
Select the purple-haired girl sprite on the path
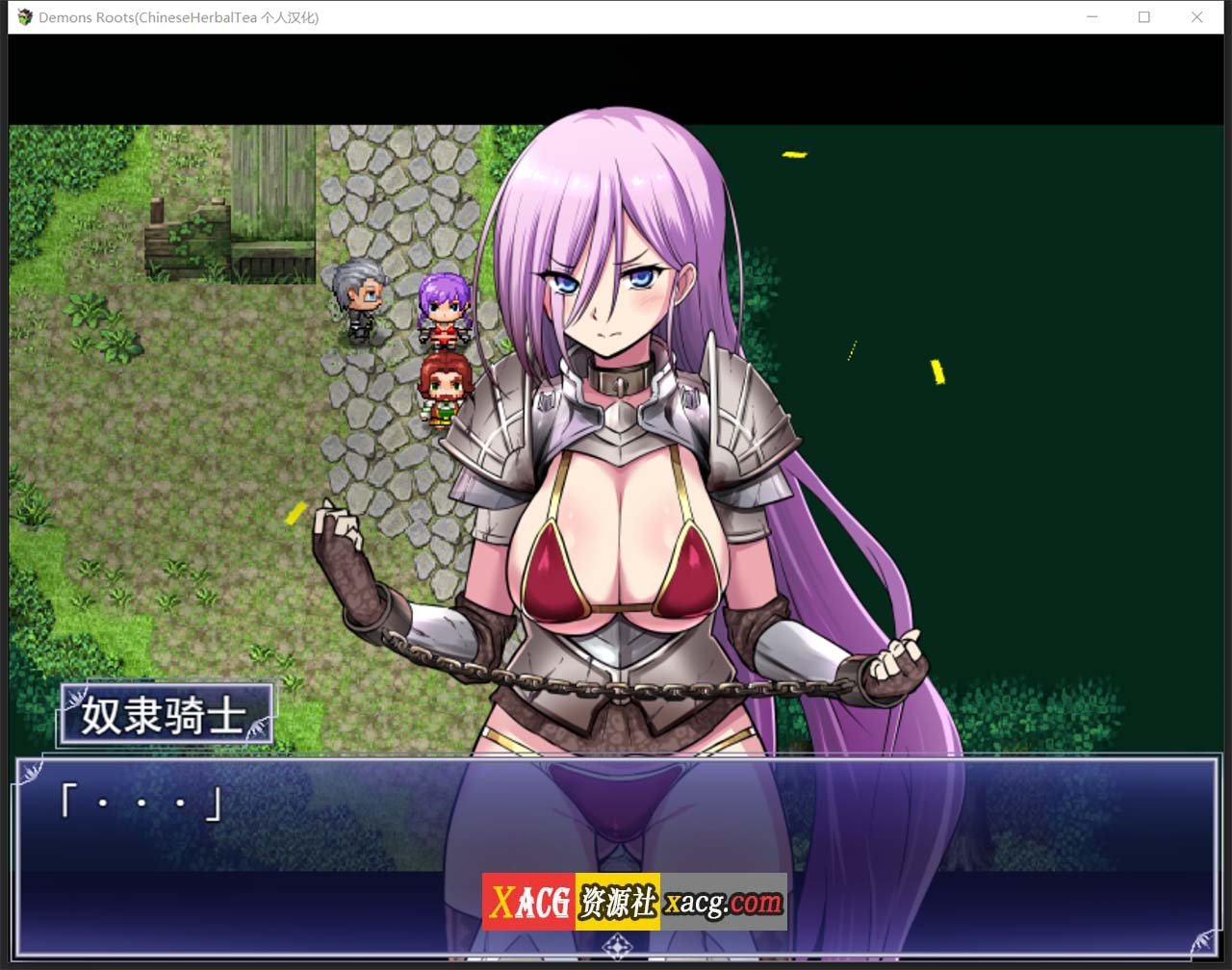pyautogui.click(x=444, y=308)
